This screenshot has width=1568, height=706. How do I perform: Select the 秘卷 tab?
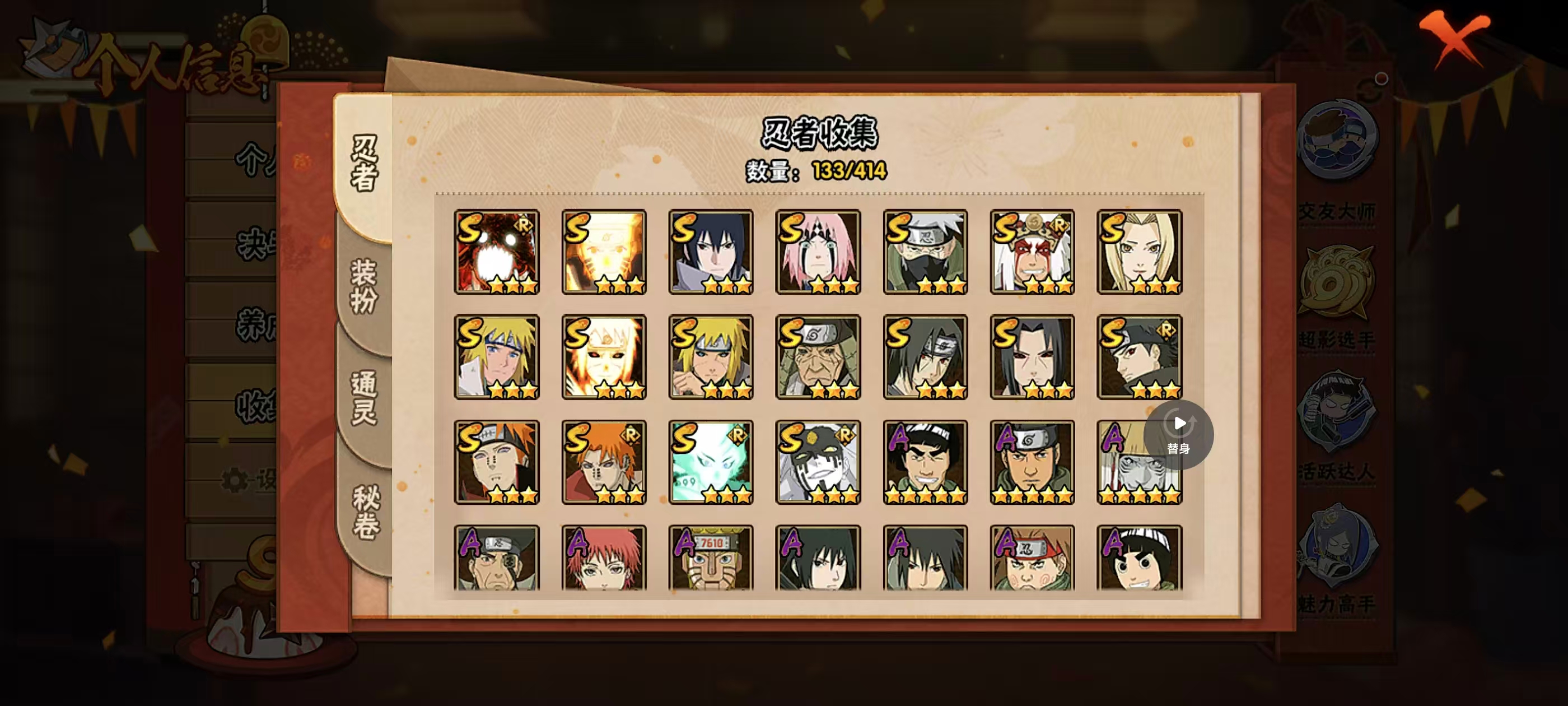365,512
